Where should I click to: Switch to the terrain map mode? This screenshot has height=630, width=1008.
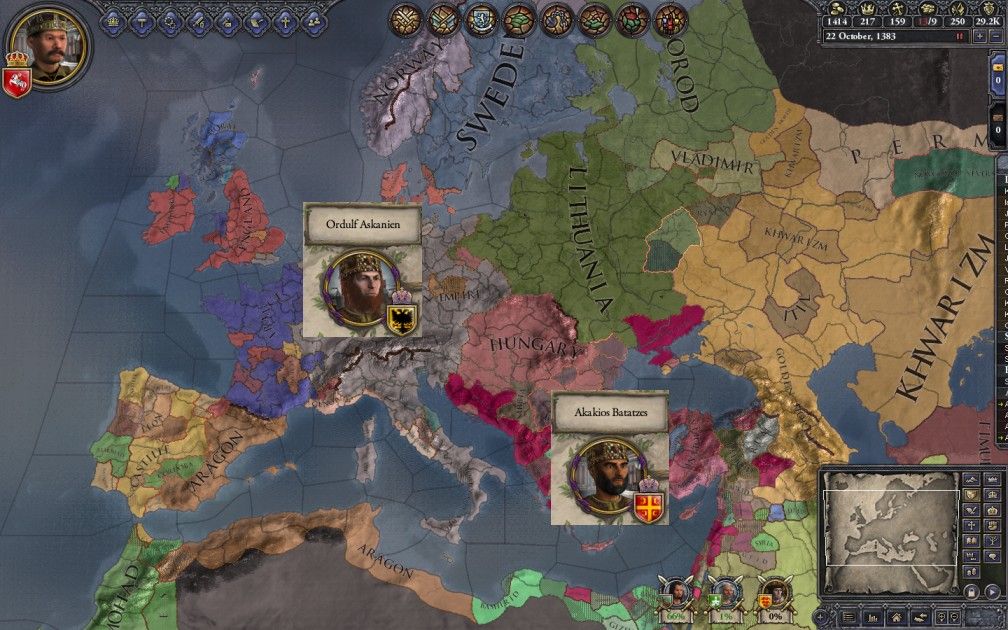click(971, 480)
